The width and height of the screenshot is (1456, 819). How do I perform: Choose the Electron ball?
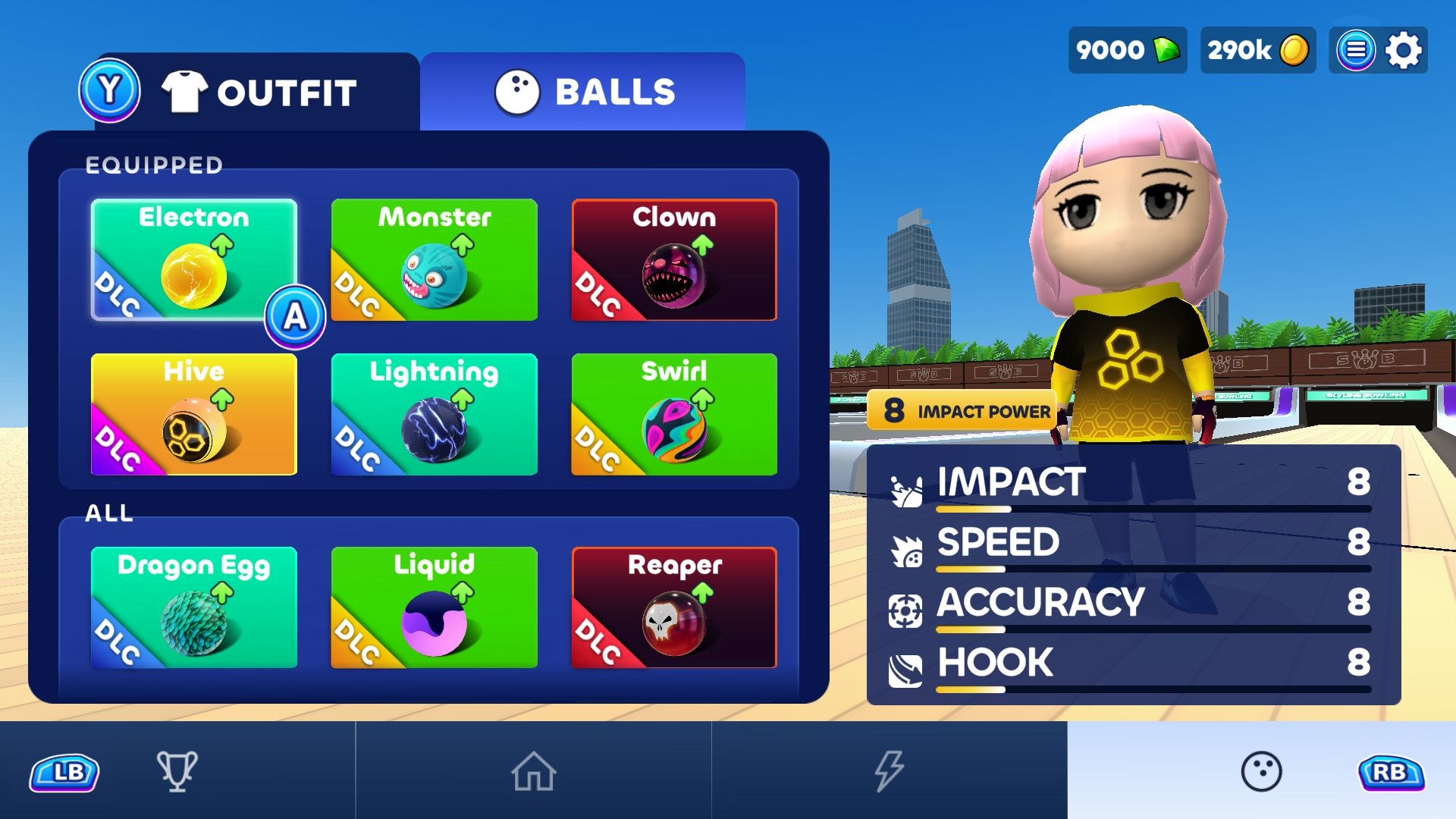(x=193, y=259)
